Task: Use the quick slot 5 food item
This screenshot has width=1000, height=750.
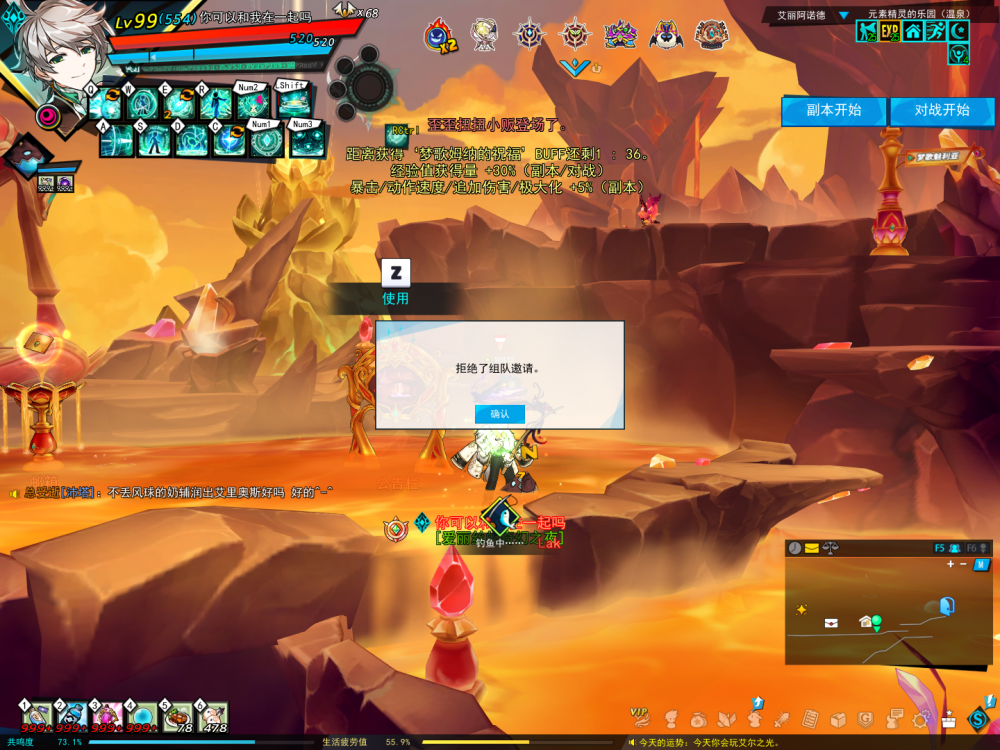Action: [177, 716]
